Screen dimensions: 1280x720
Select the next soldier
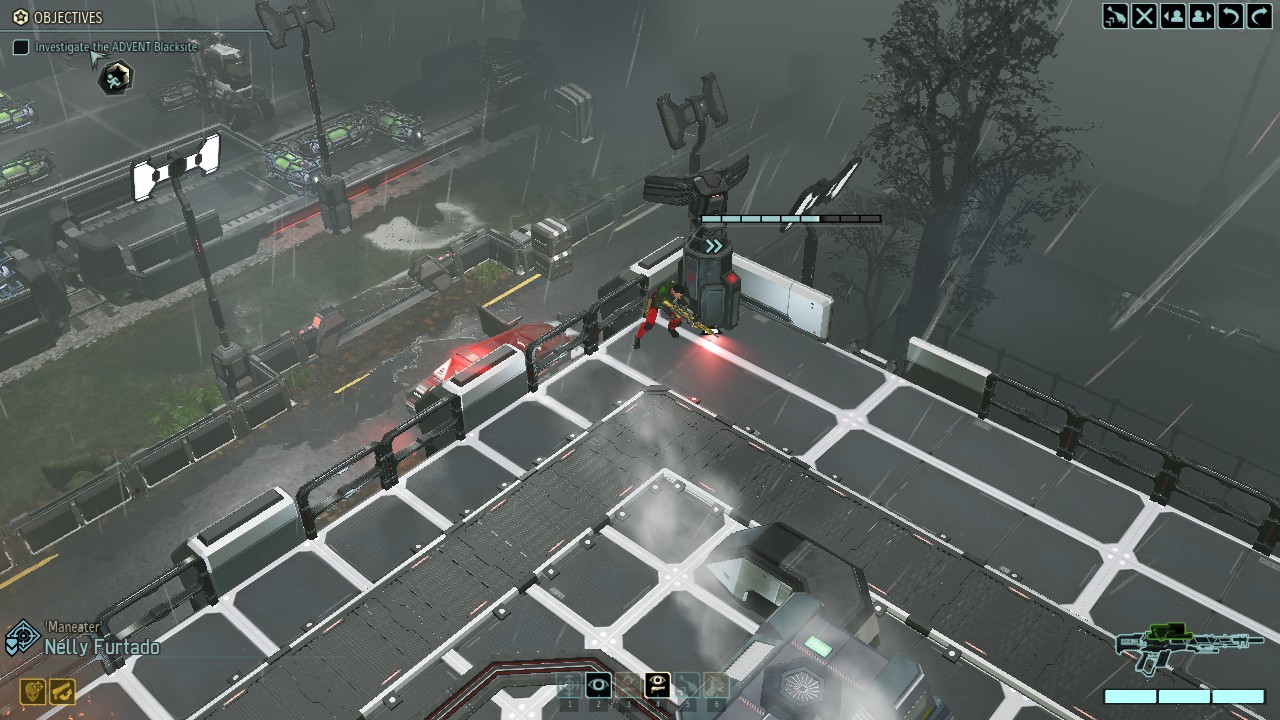[1202, 16]
